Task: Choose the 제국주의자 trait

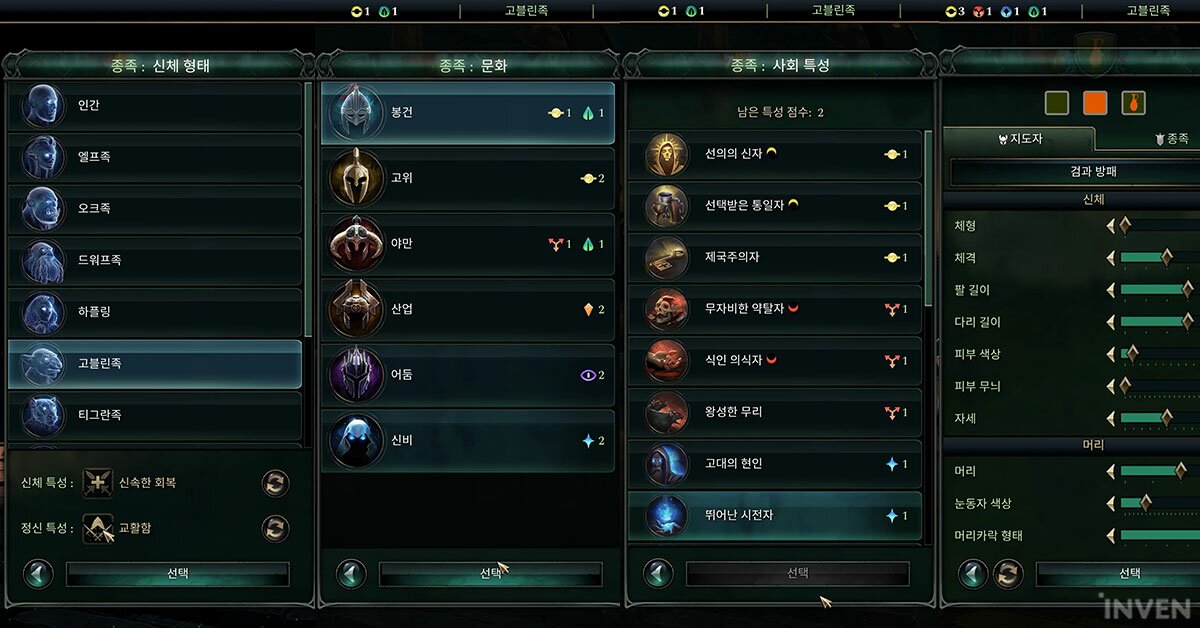Action: click(775, 258)
